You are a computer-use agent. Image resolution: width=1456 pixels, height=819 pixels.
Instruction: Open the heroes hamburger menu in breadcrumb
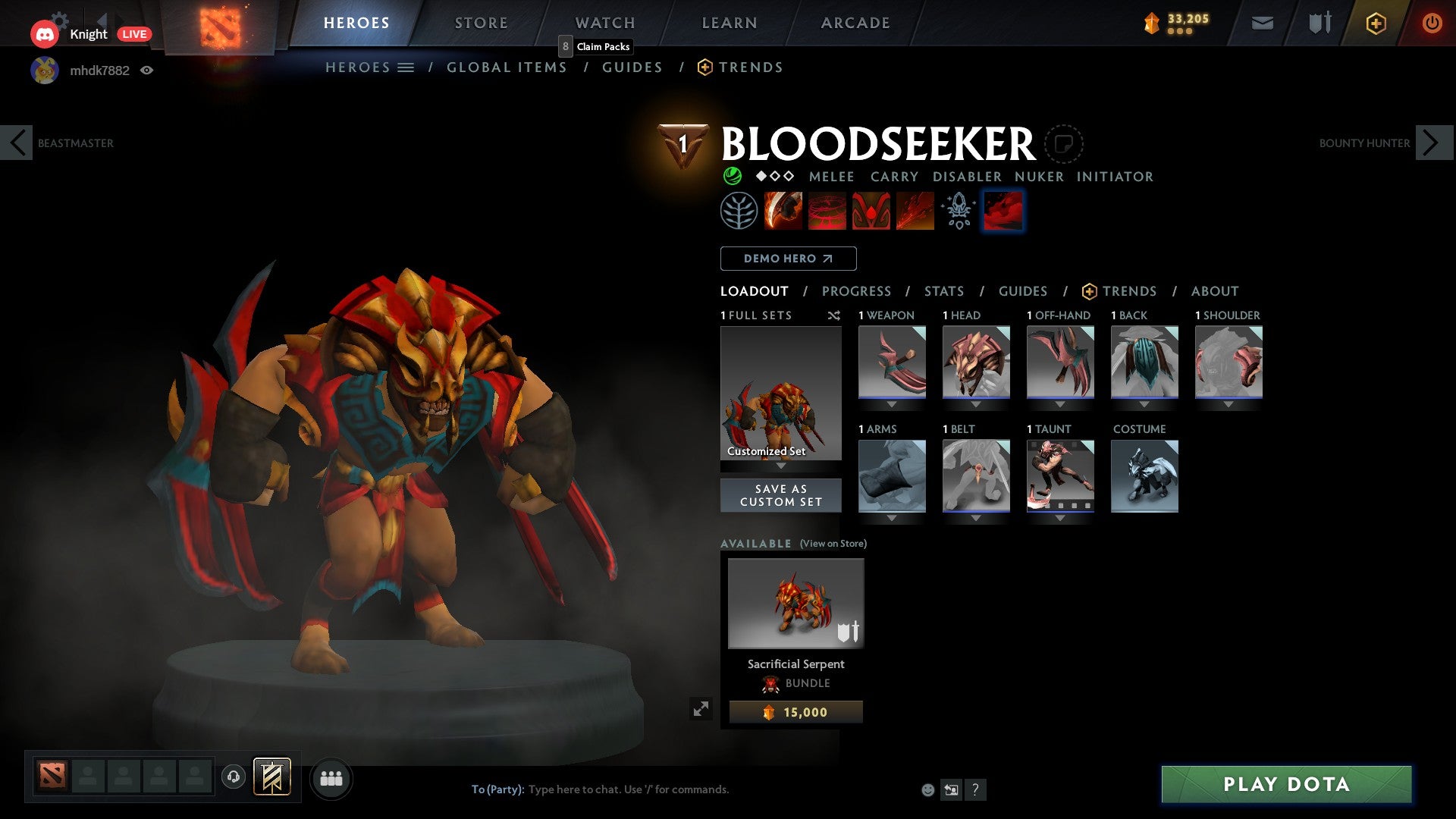407,67
